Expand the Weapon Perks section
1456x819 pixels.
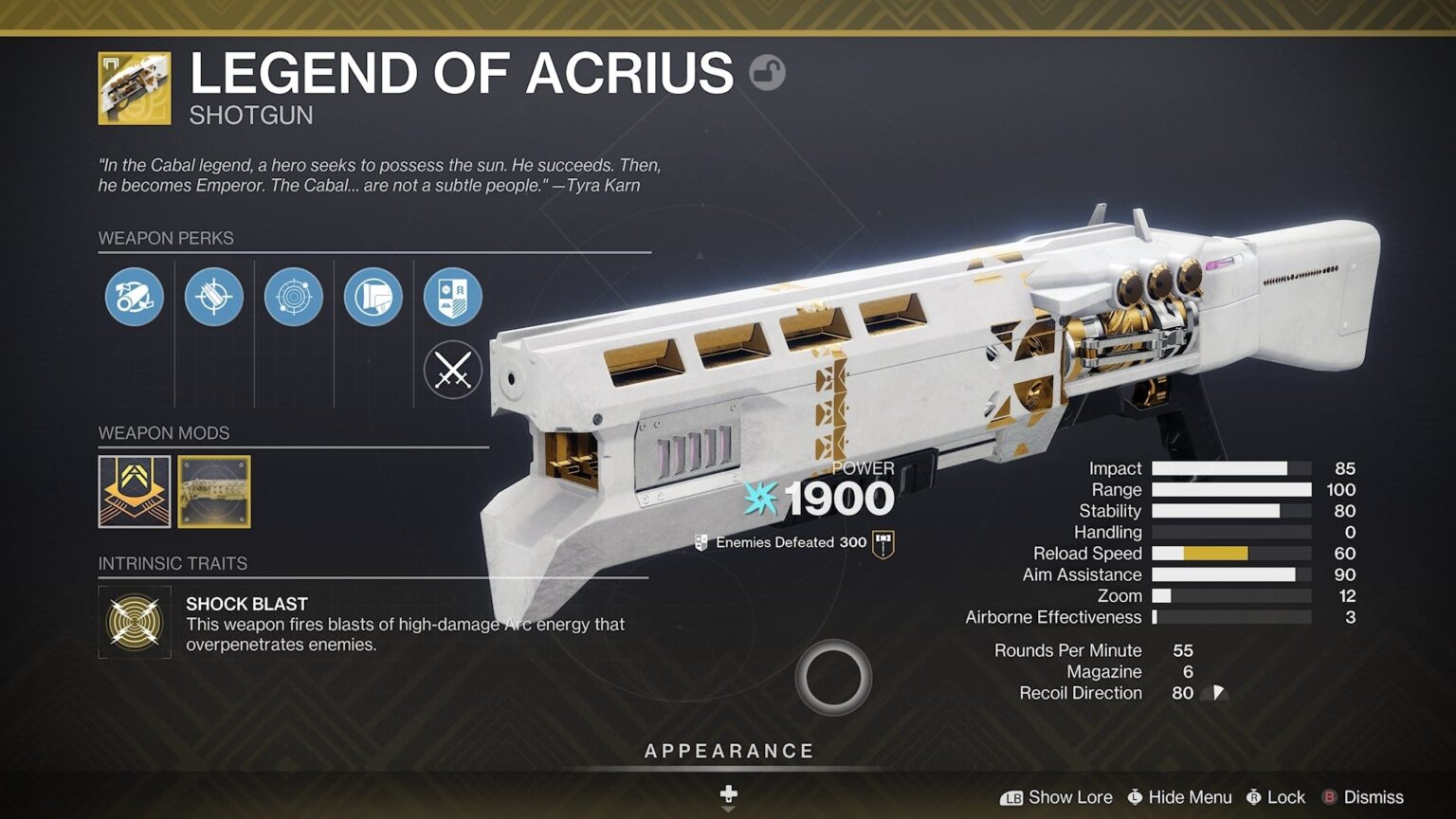point(166,238)
